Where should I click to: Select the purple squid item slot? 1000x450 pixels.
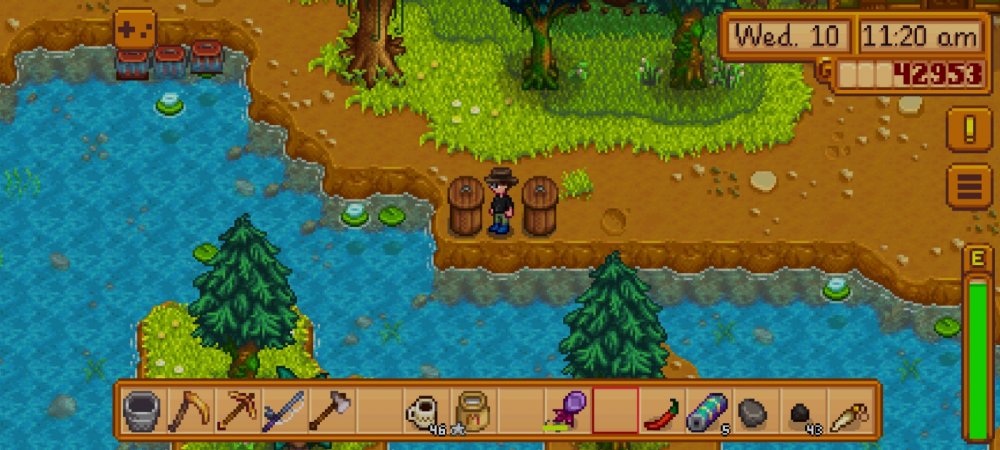566,411
